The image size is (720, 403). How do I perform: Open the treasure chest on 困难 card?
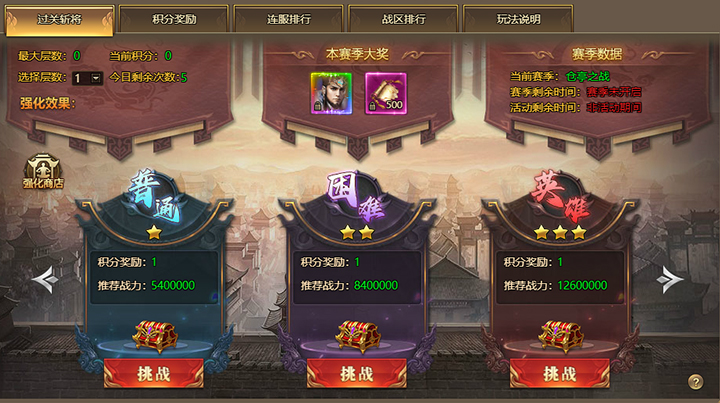356,336
